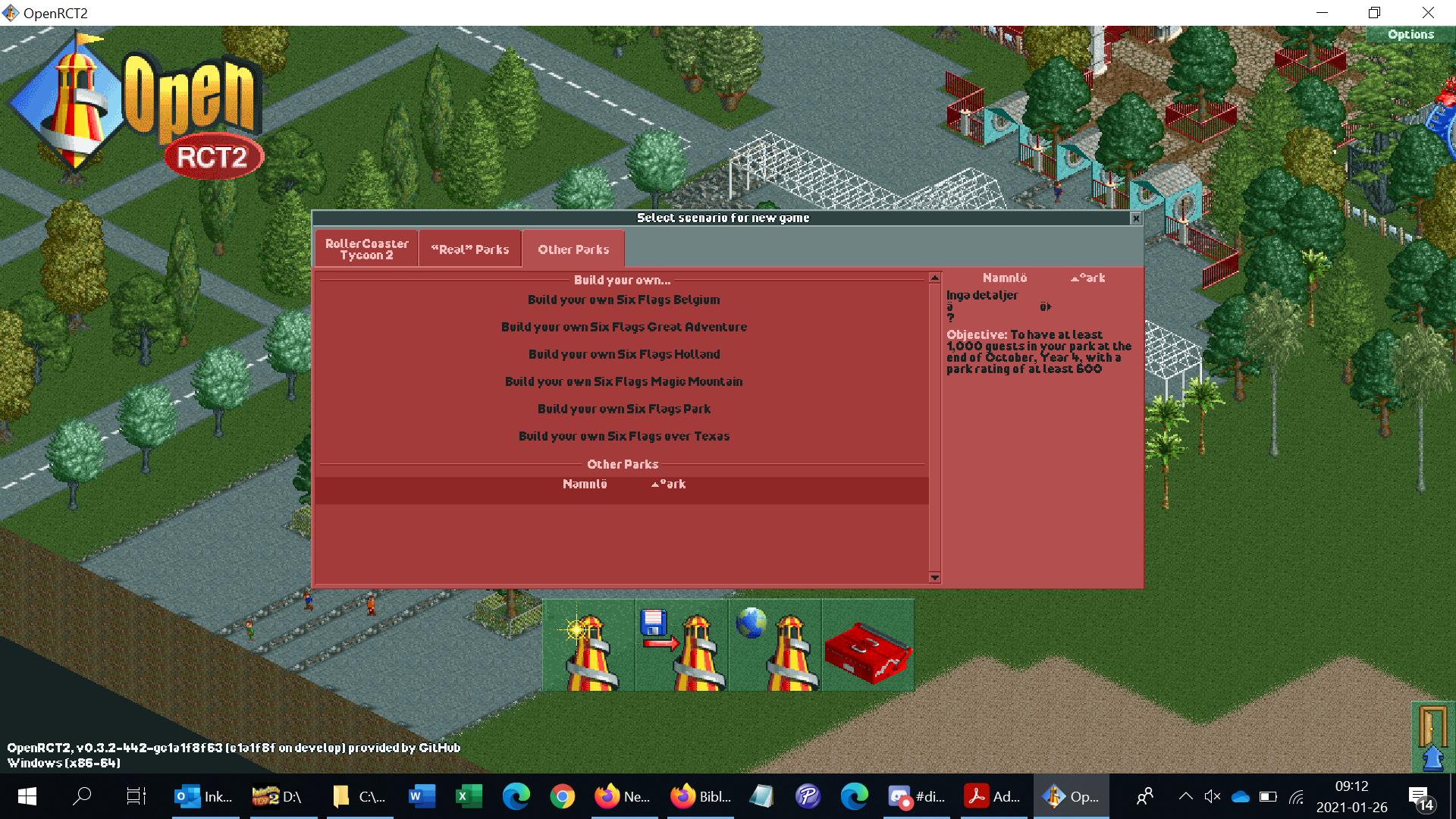Toggle sort order on the Namnlö column header
The height and width of the screenshot is (819, 1456).
click(1005, 278)
